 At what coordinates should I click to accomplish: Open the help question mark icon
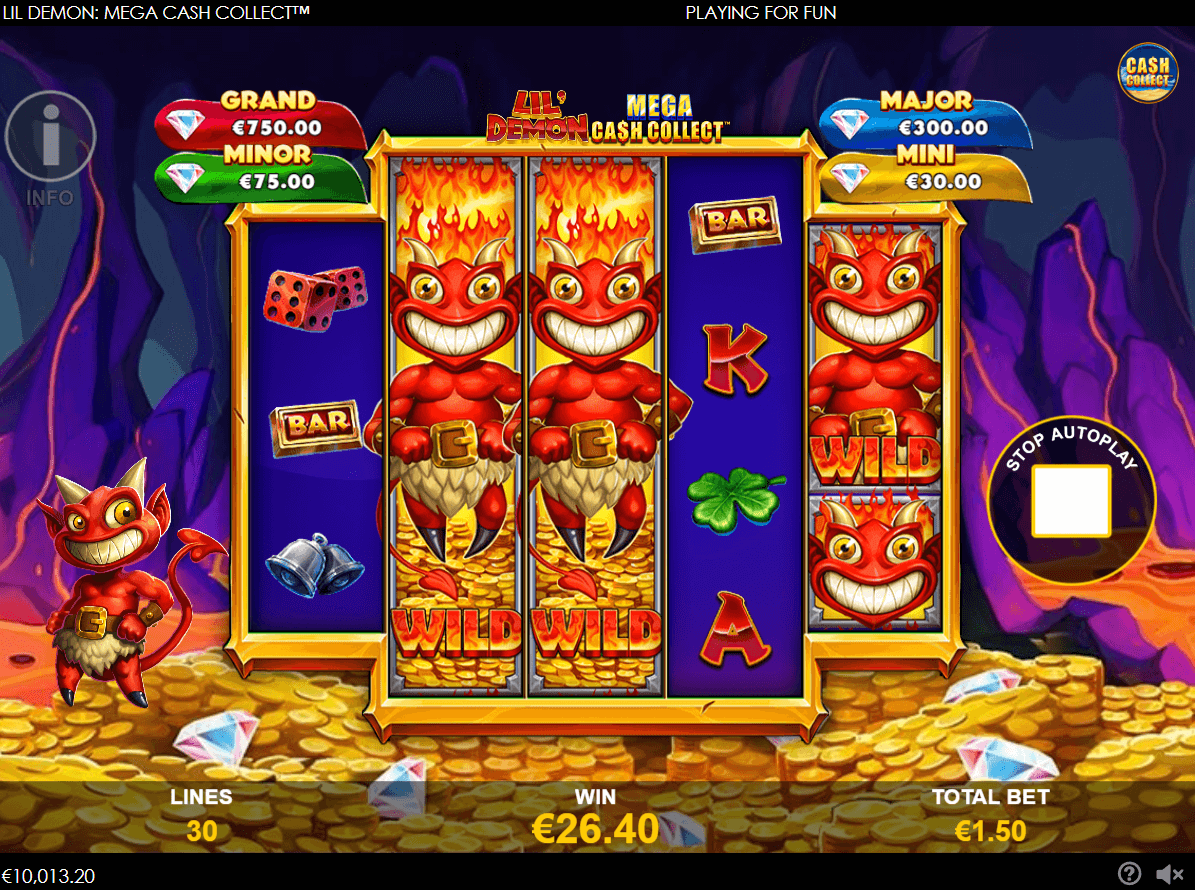click(1129, 873)
